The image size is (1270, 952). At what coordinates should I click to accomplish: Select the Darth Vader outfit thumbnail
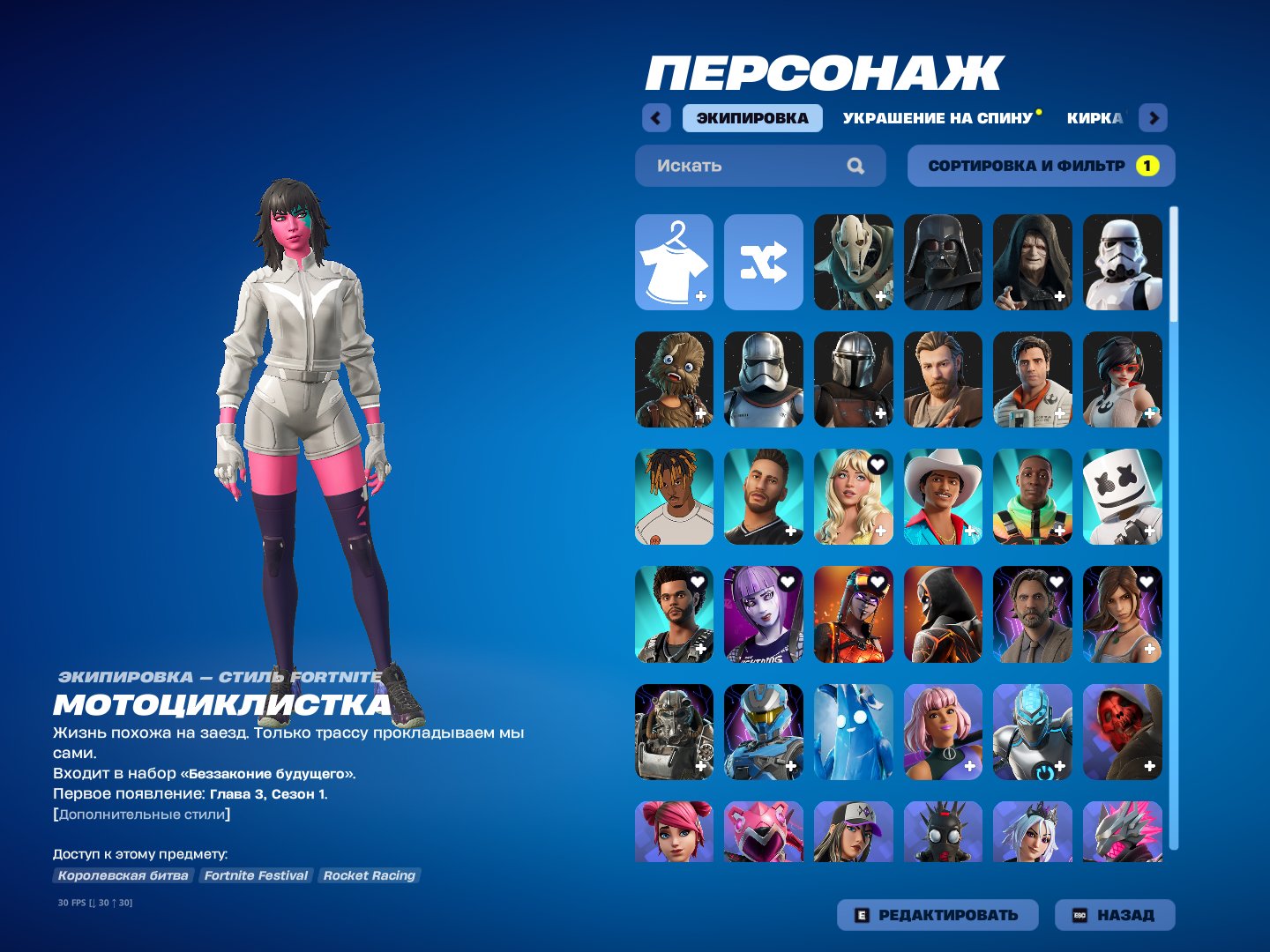(943, 263)
